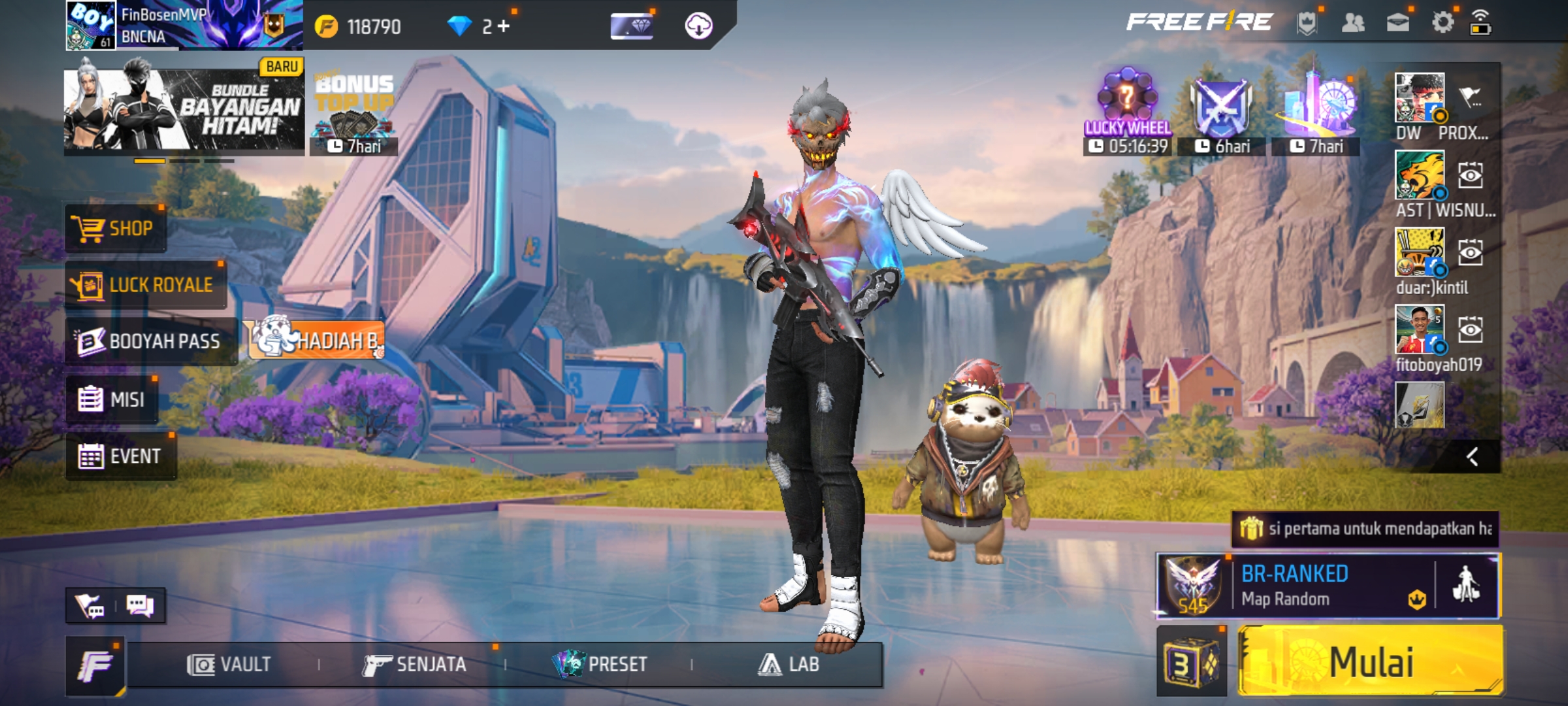The height and width of the screenshot is (706, 1568).
Task: Spectate friend fitoboyah019
Action: 1470,330
